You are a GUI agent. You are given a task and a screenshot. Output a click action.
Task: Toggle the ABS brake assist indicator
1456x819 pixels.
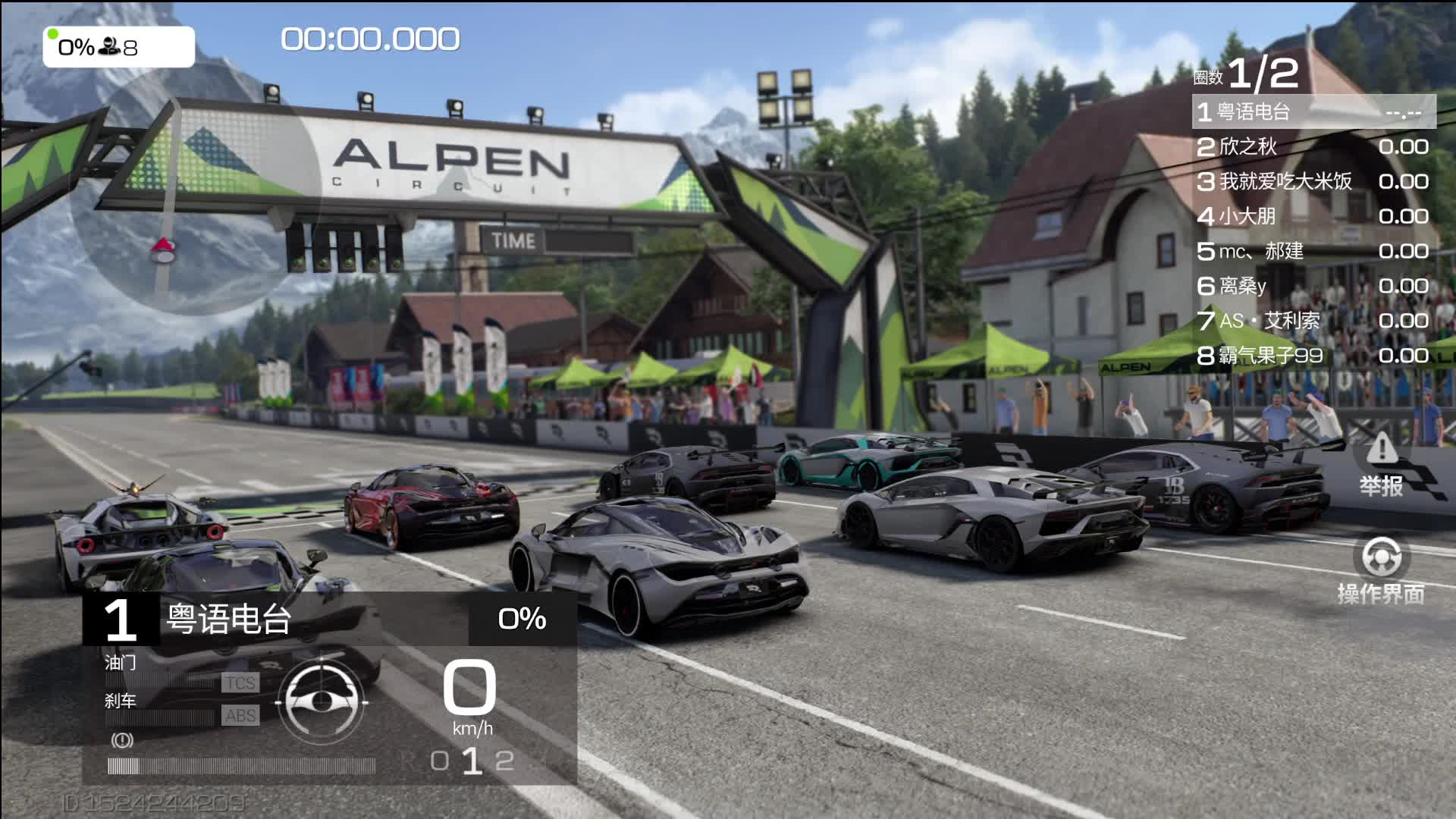[240, 715]
